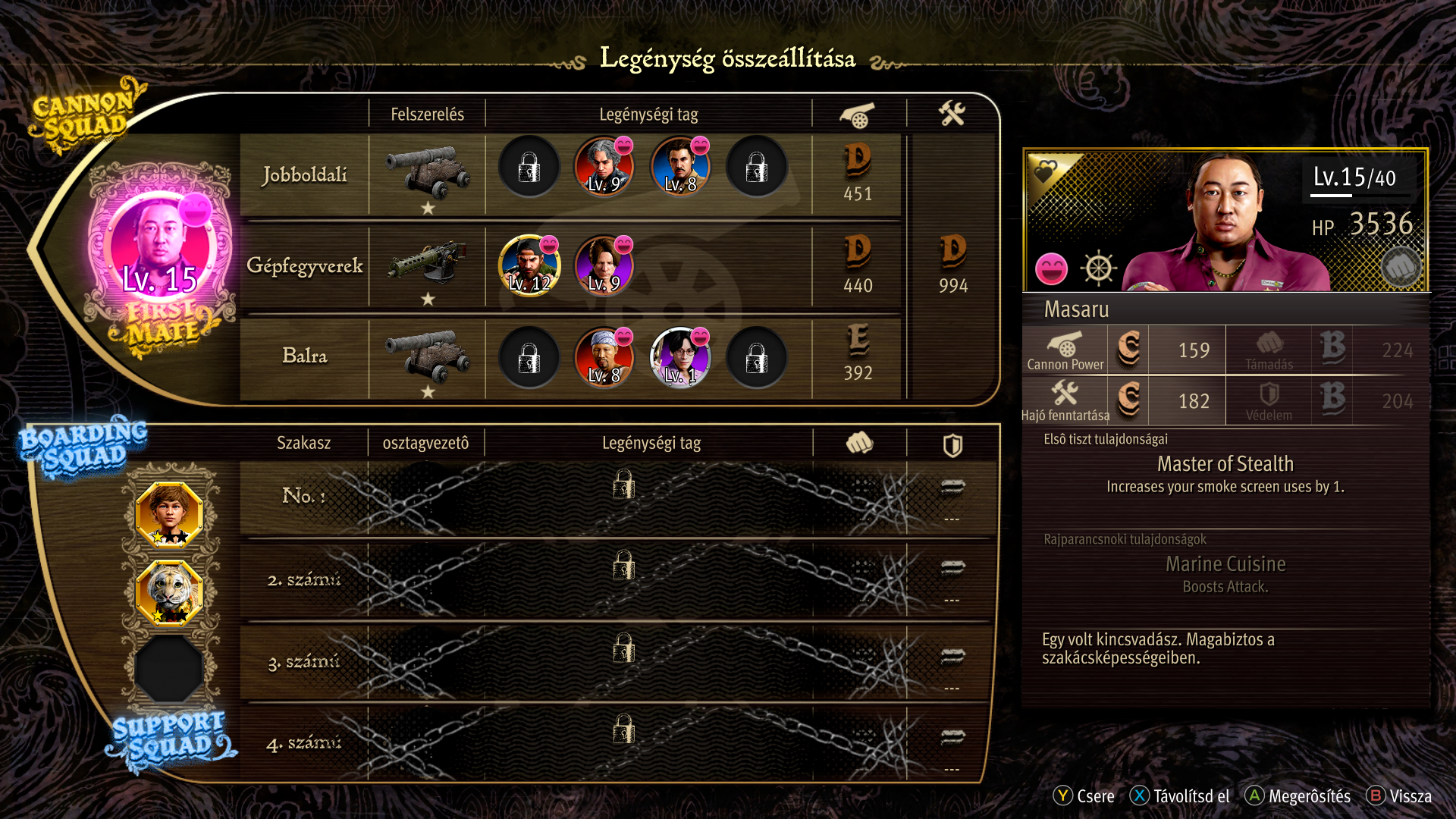Select the locked 2. számú squad row

(623, 579)
